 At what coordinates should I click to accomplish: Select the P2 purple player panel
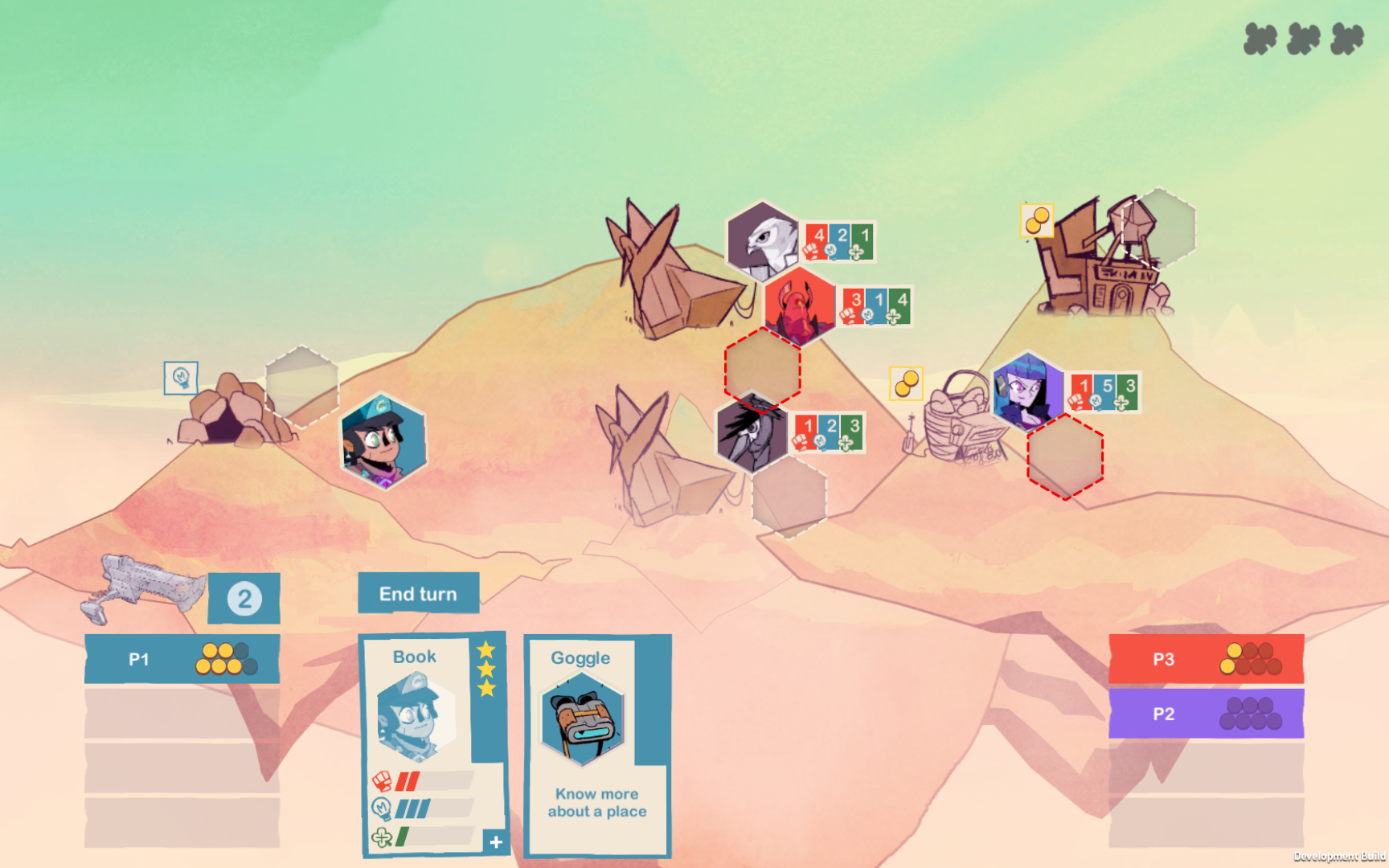coord(1206,714)
